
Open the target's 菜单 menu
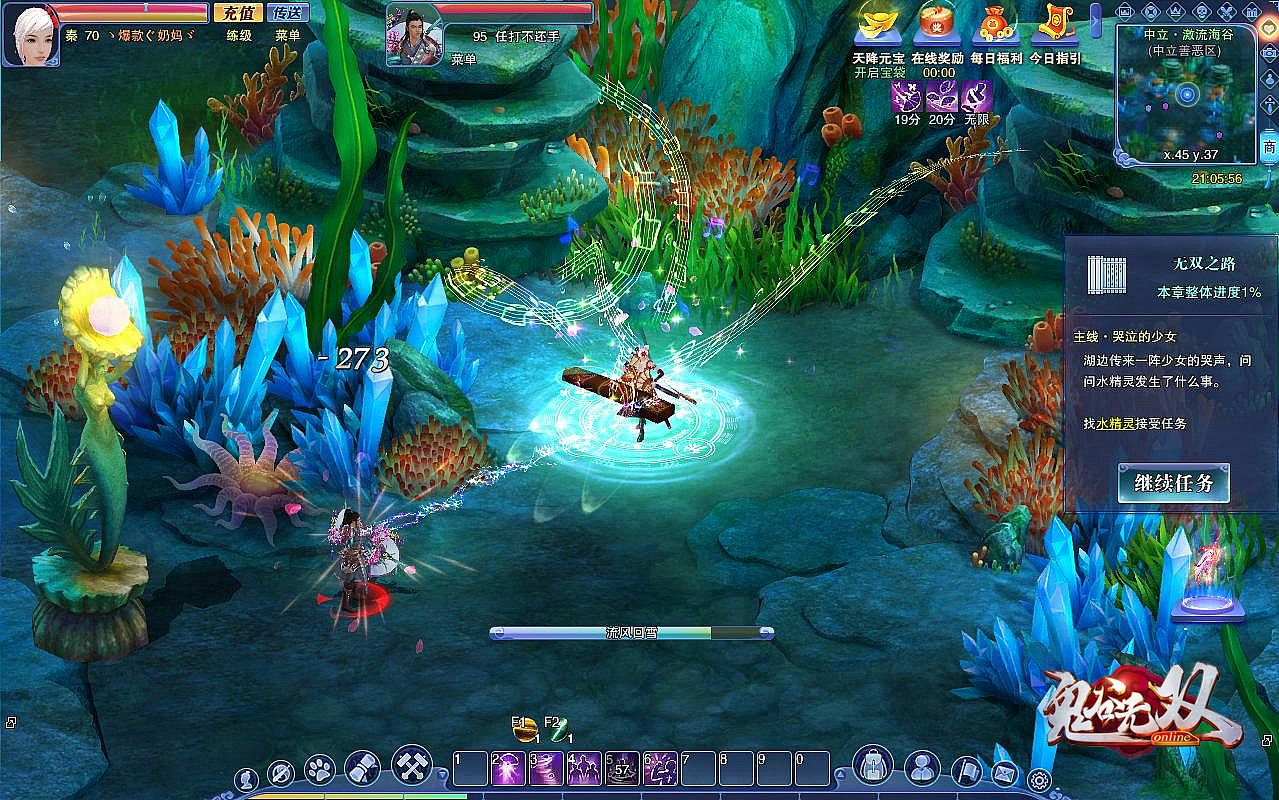464,60
